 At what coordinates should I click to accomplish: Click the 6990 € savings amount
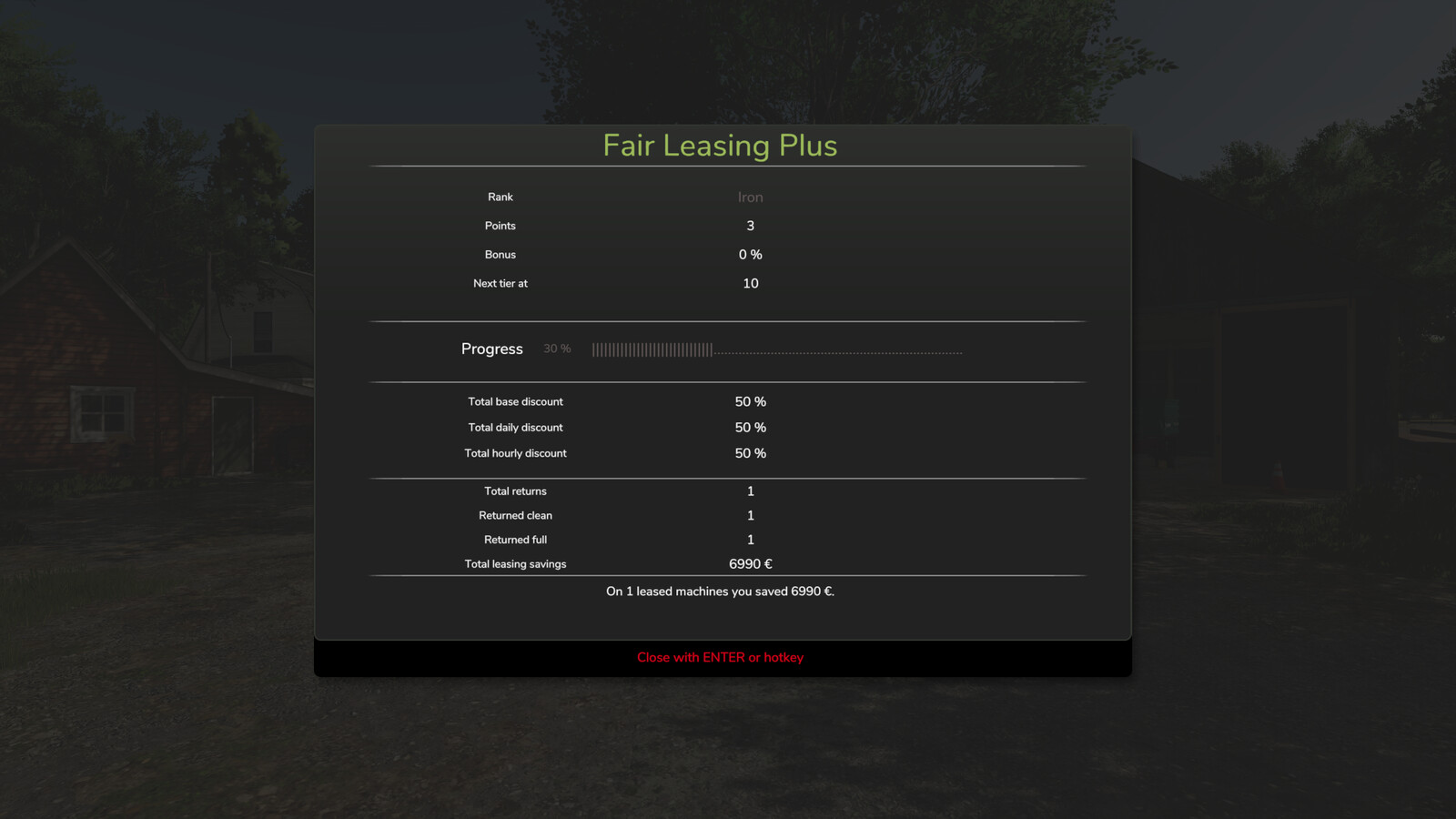click(x=750, y=563)
